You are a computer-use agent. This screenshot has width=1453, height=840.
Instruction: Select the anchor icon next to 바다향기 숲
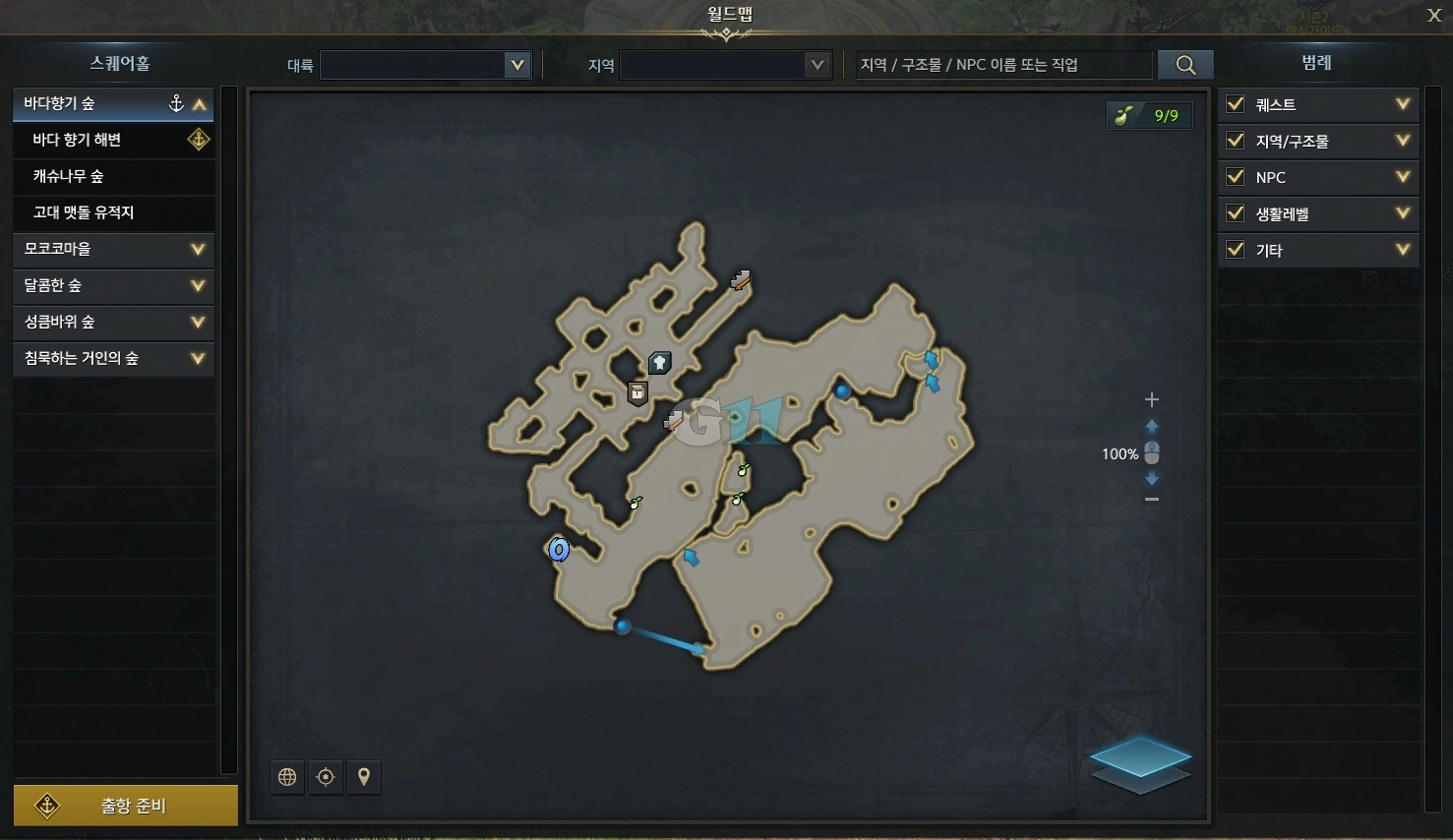pos(176,101)
